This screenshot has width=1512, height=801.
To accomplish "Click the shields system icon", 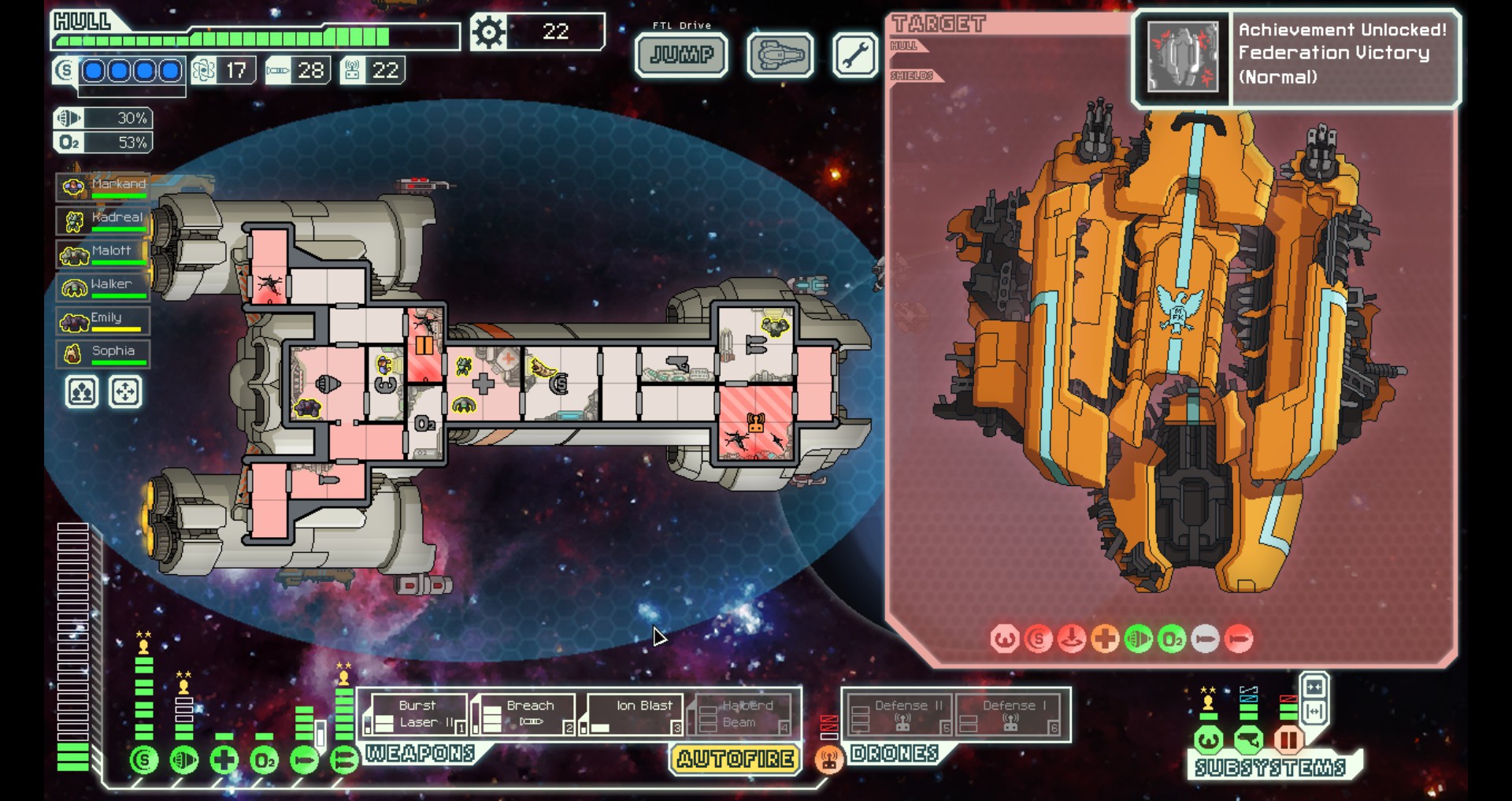I will 143,760.
